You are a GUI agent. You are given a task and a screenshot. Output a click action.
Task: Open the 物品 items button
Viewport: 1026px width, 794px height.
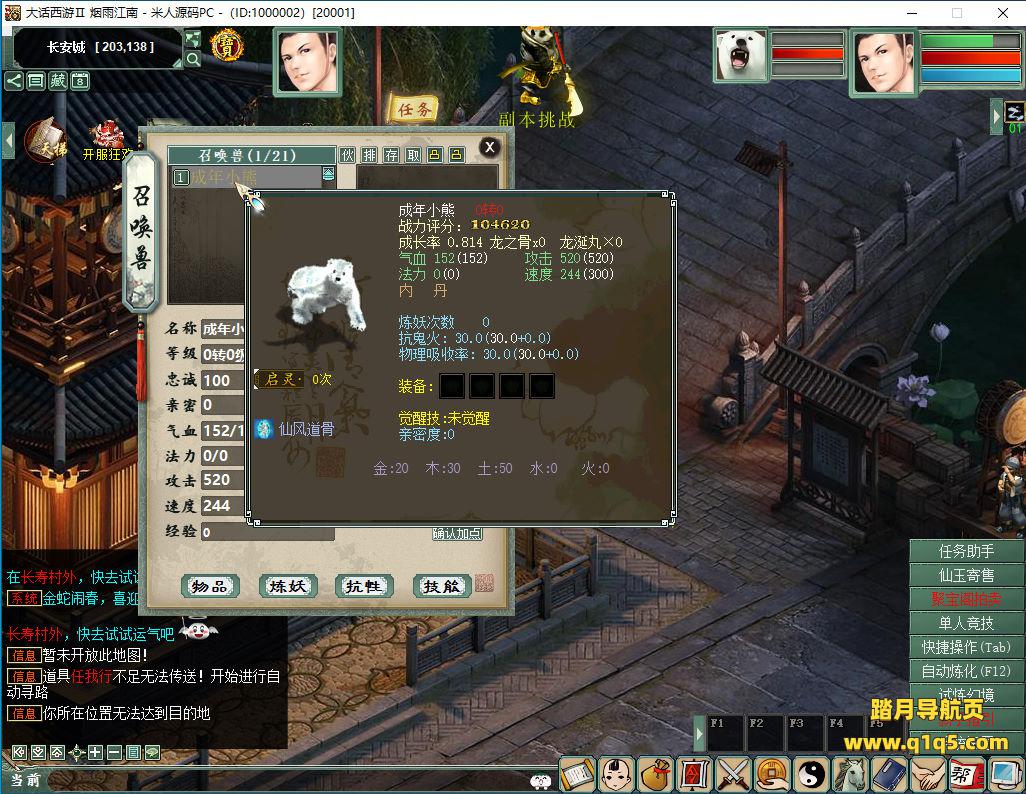click(x=210, y=586)
